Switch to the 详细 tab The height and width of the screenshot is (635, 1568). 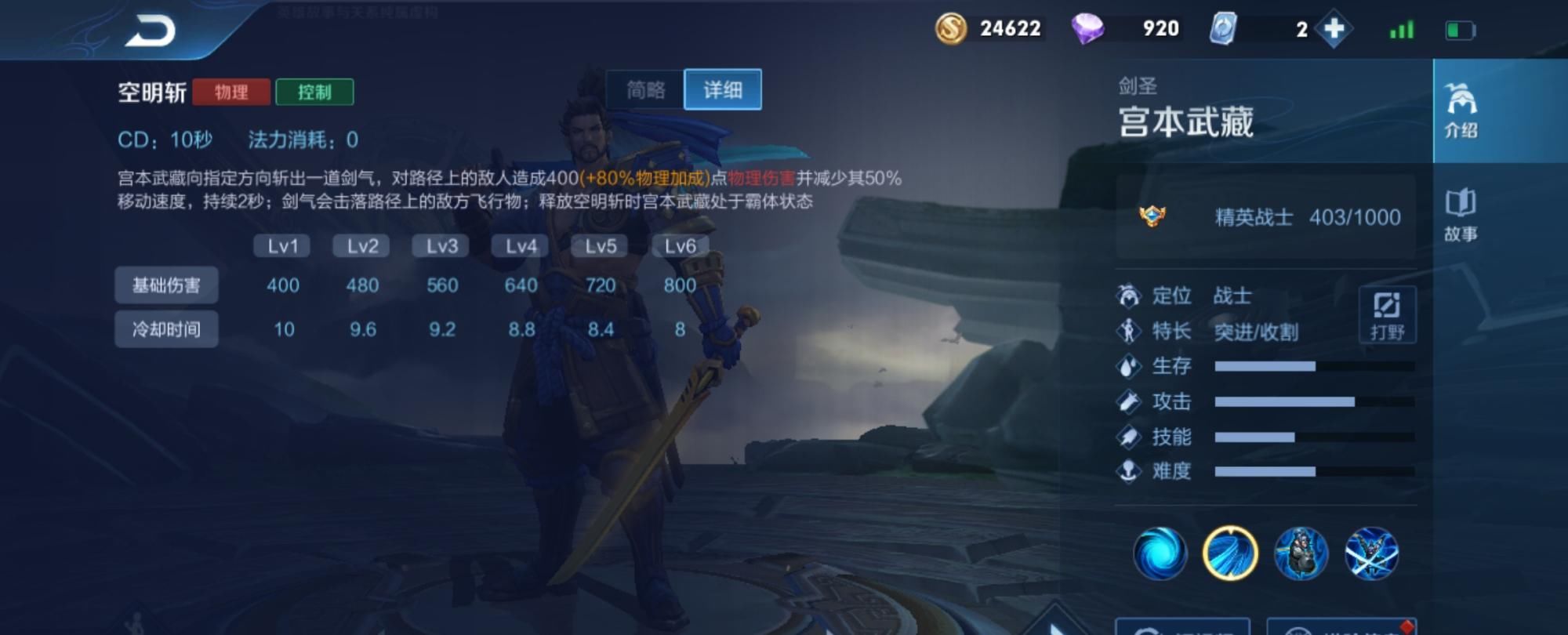point(722,89)
